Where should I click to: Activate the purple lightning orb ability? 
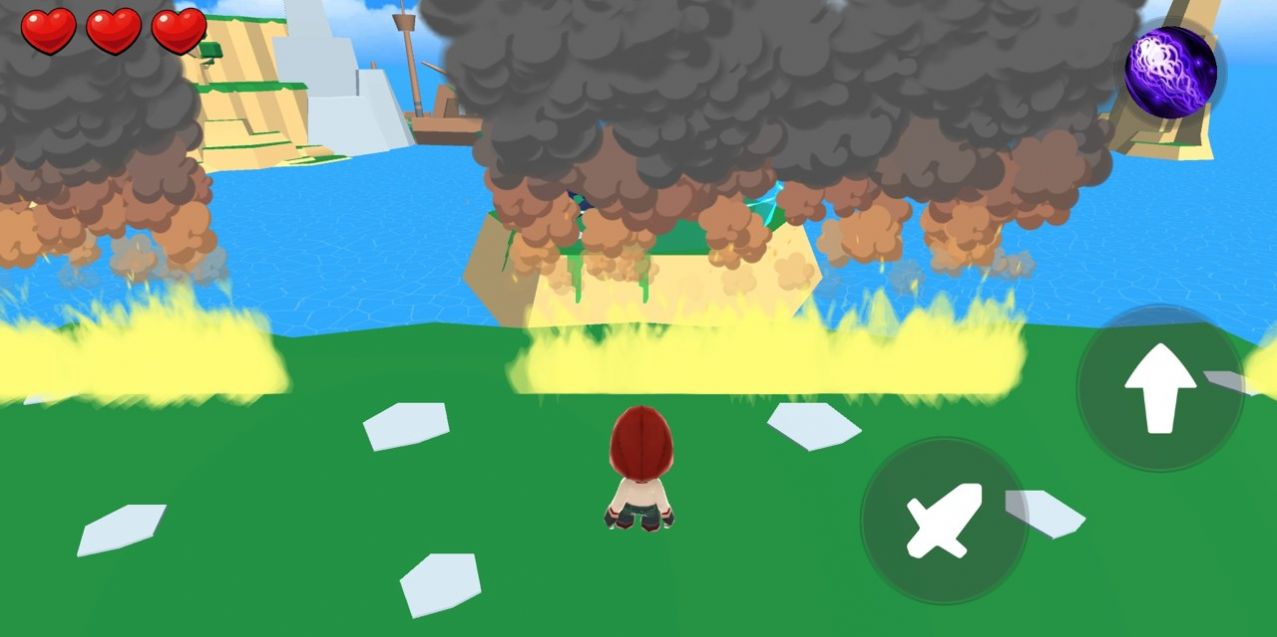pos(1170,72)
